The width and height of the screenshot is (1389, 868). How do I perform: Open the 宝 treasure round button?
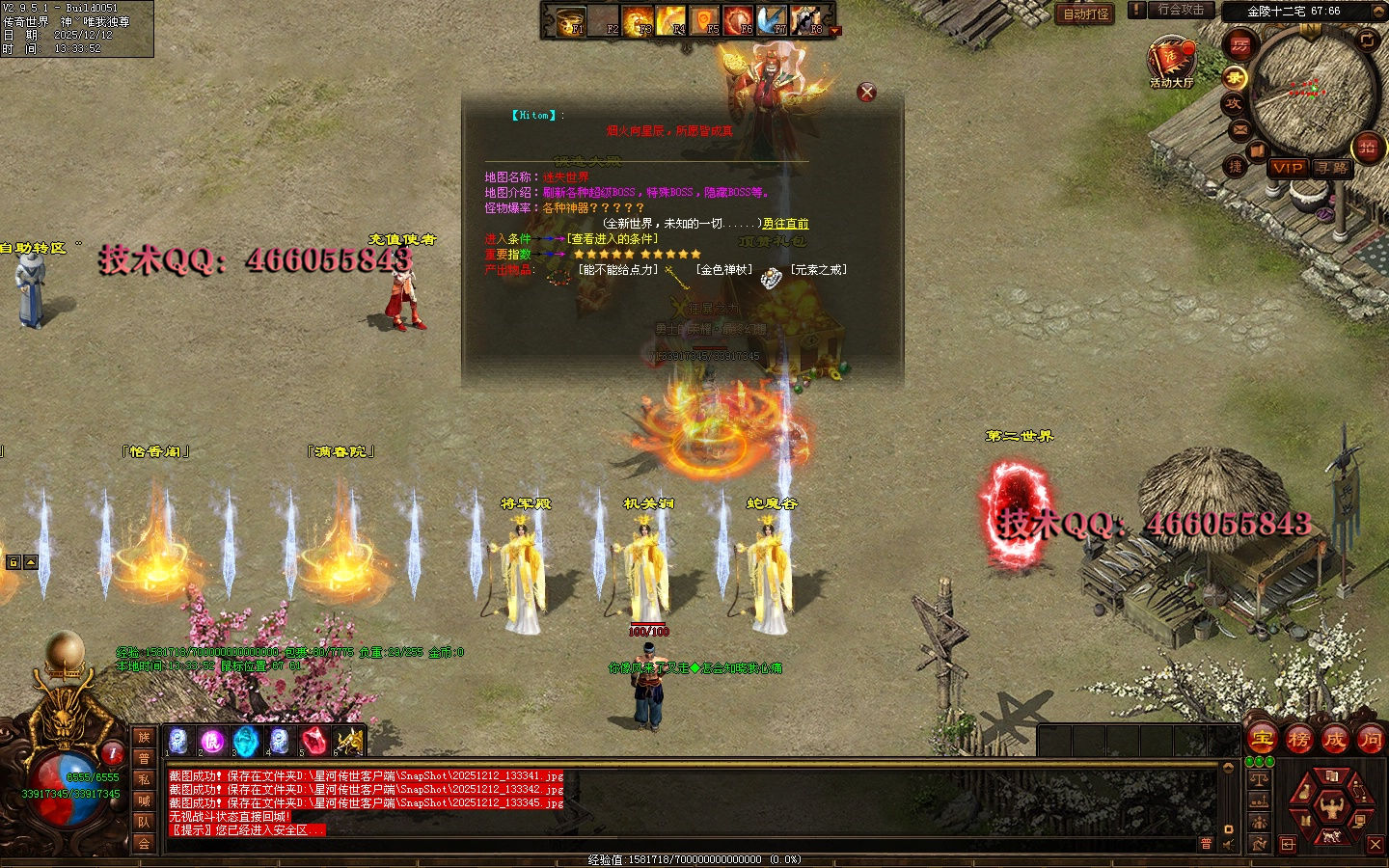1263,740
